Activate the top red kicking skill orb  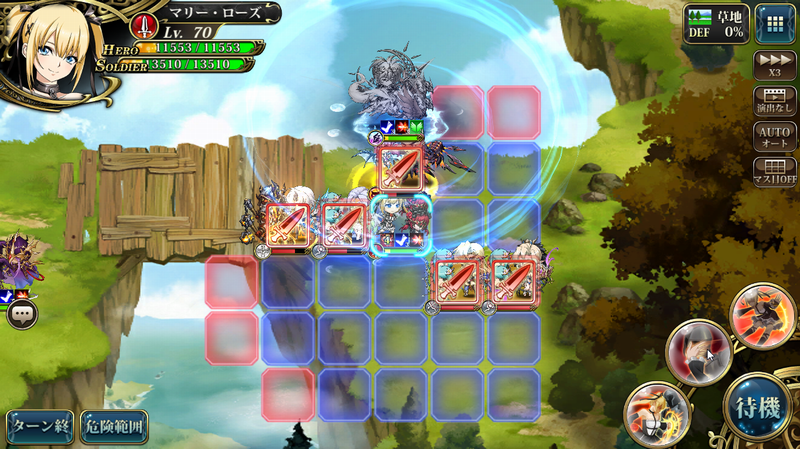pos(762,315)
